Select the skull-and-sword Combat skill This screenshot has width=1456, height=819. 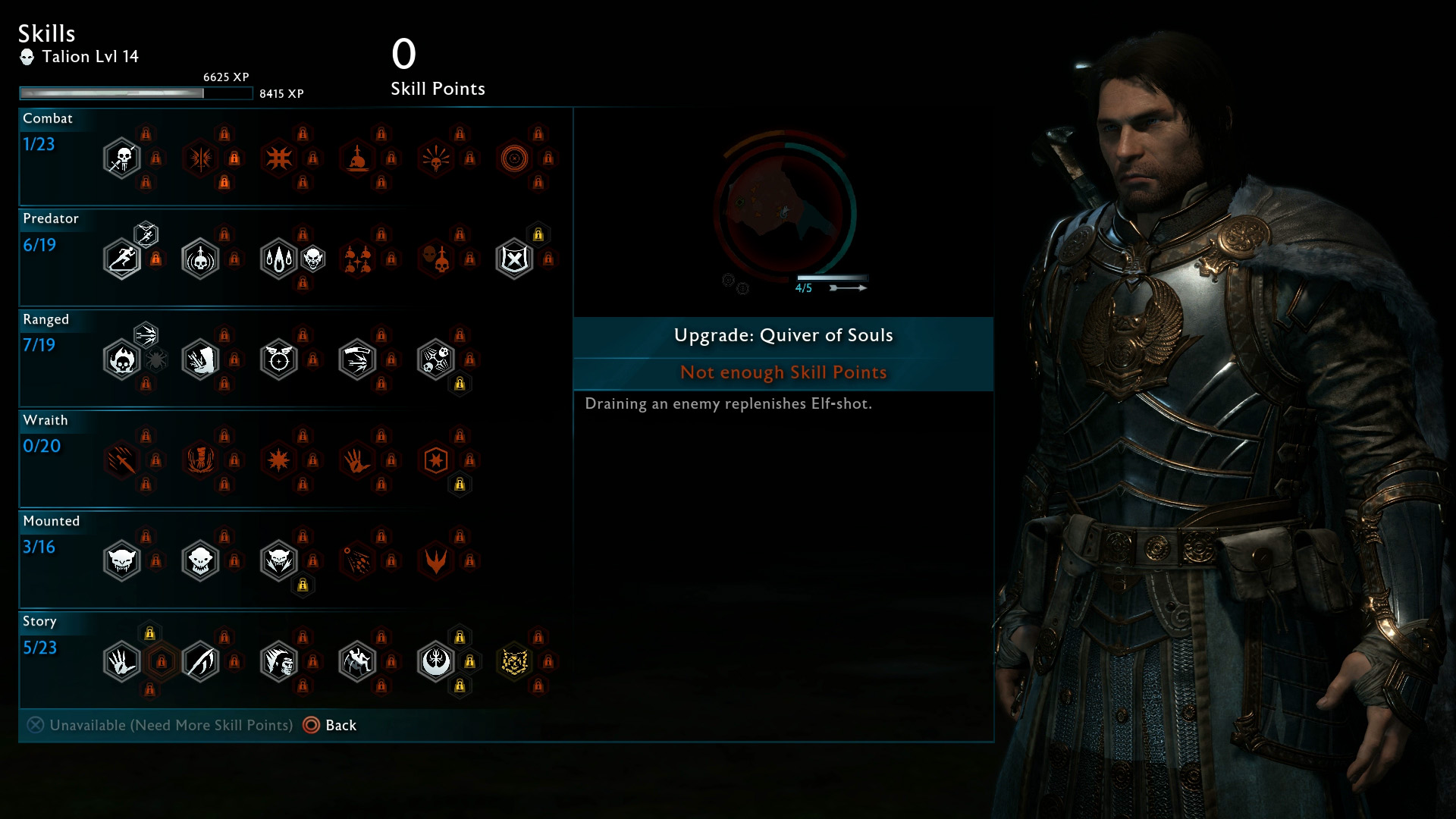point(121,158)
